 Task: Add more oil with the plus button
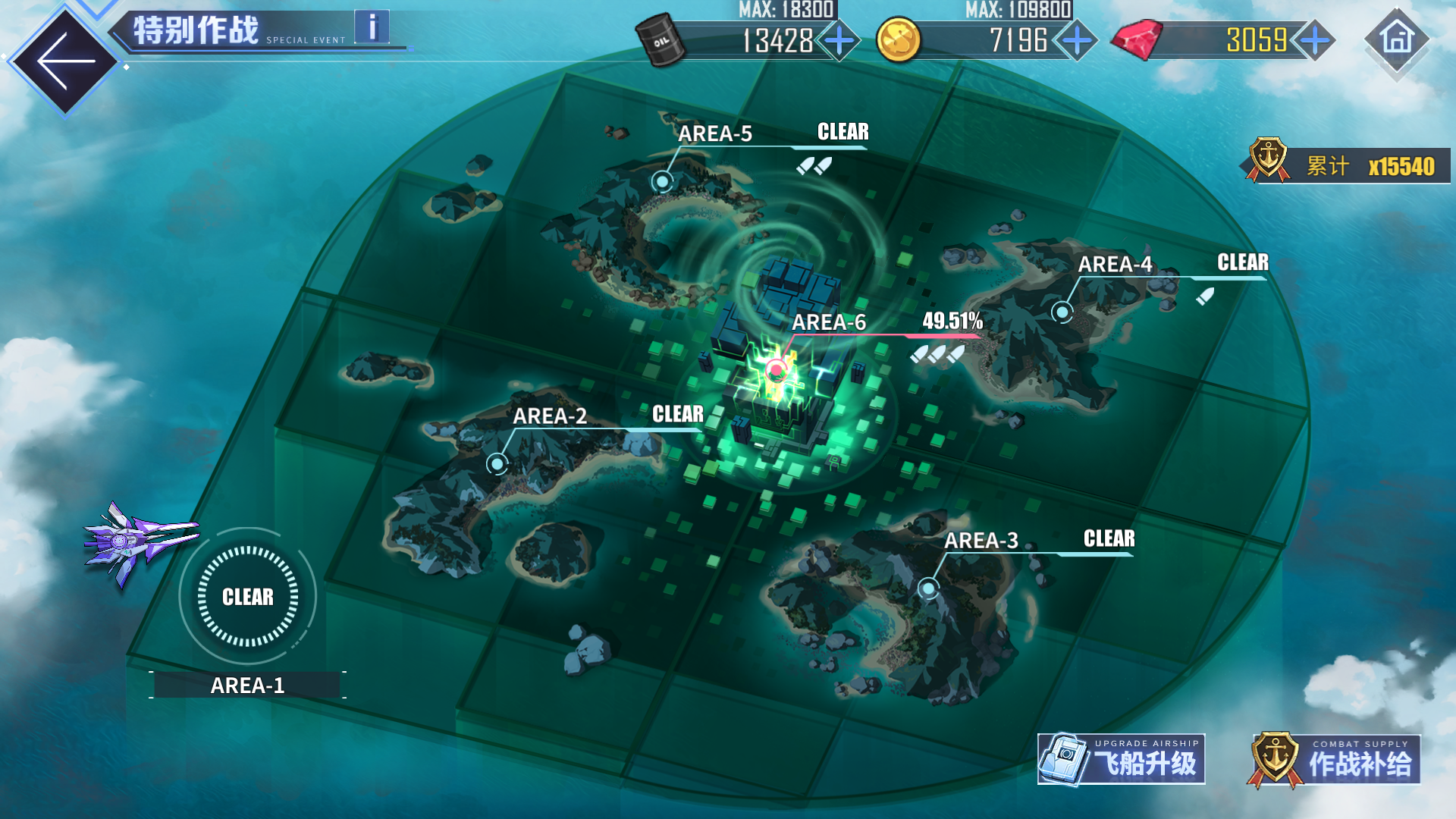tap(839, 40)
